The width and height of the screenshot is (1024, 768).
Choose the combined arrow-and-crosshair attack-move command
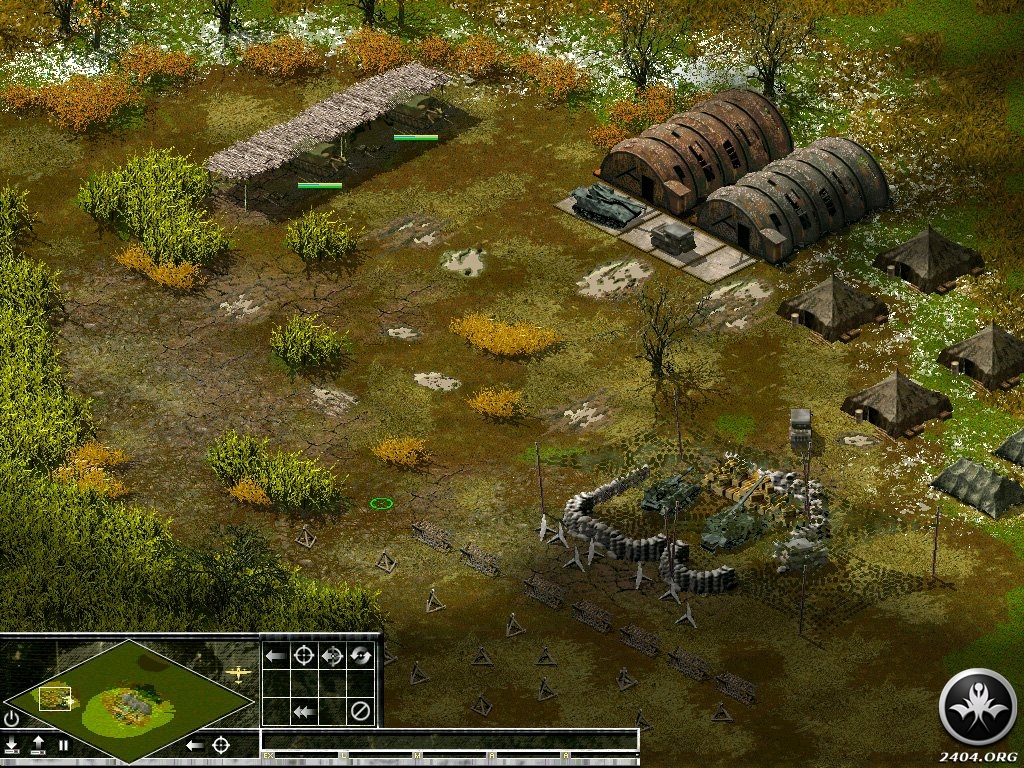(333, 656)
